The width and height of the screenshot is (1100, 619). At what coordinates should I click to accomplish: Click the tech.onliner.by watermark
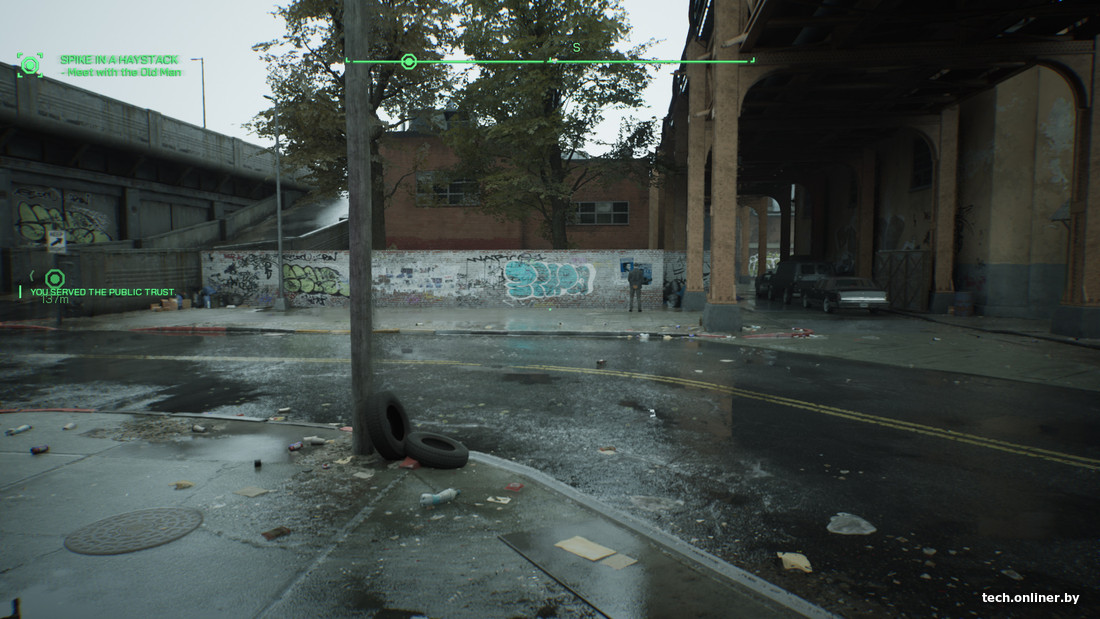[1030, 598]
